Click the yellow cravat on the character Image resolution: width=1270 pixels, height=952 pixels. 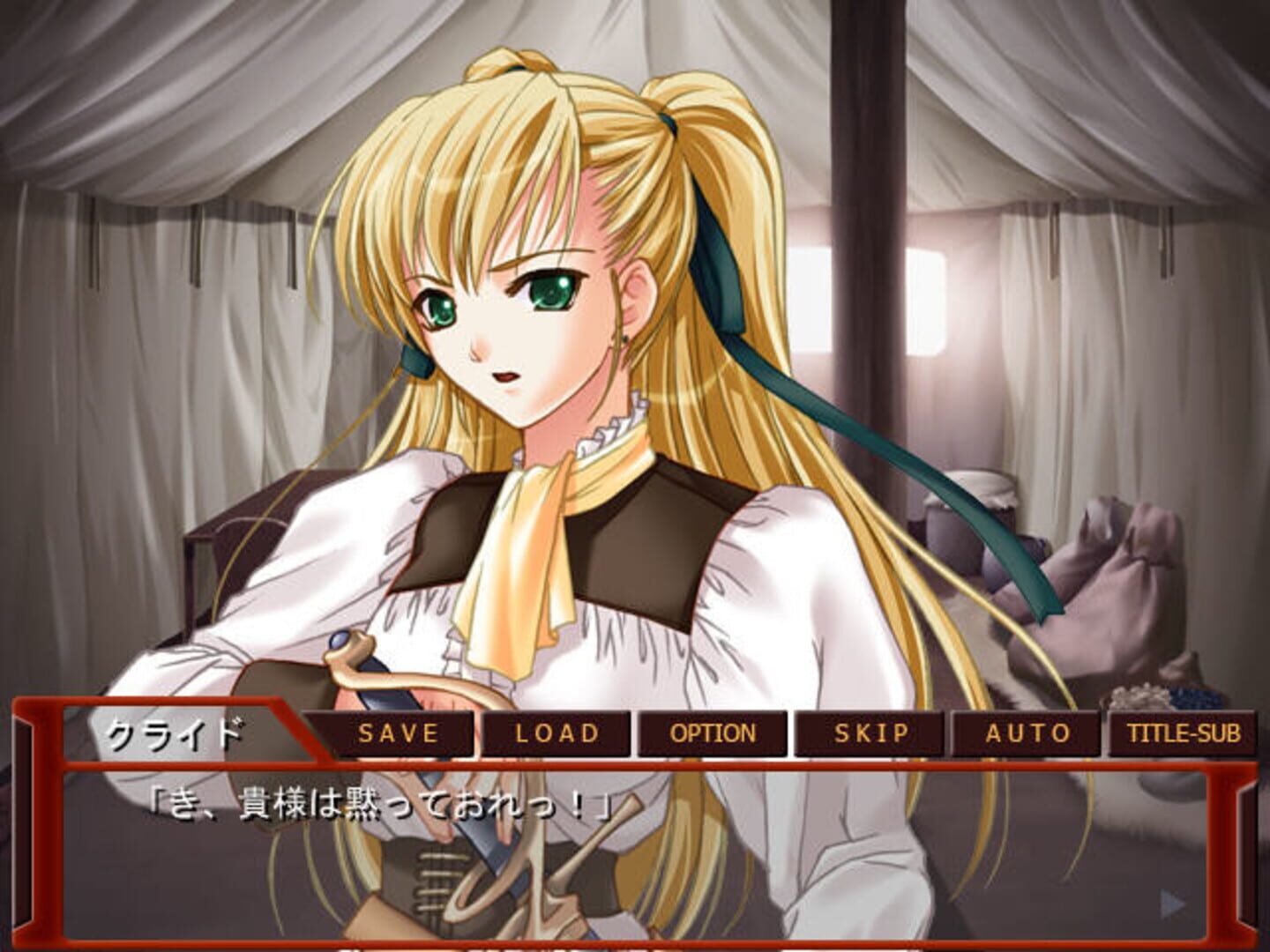point(529,529)
